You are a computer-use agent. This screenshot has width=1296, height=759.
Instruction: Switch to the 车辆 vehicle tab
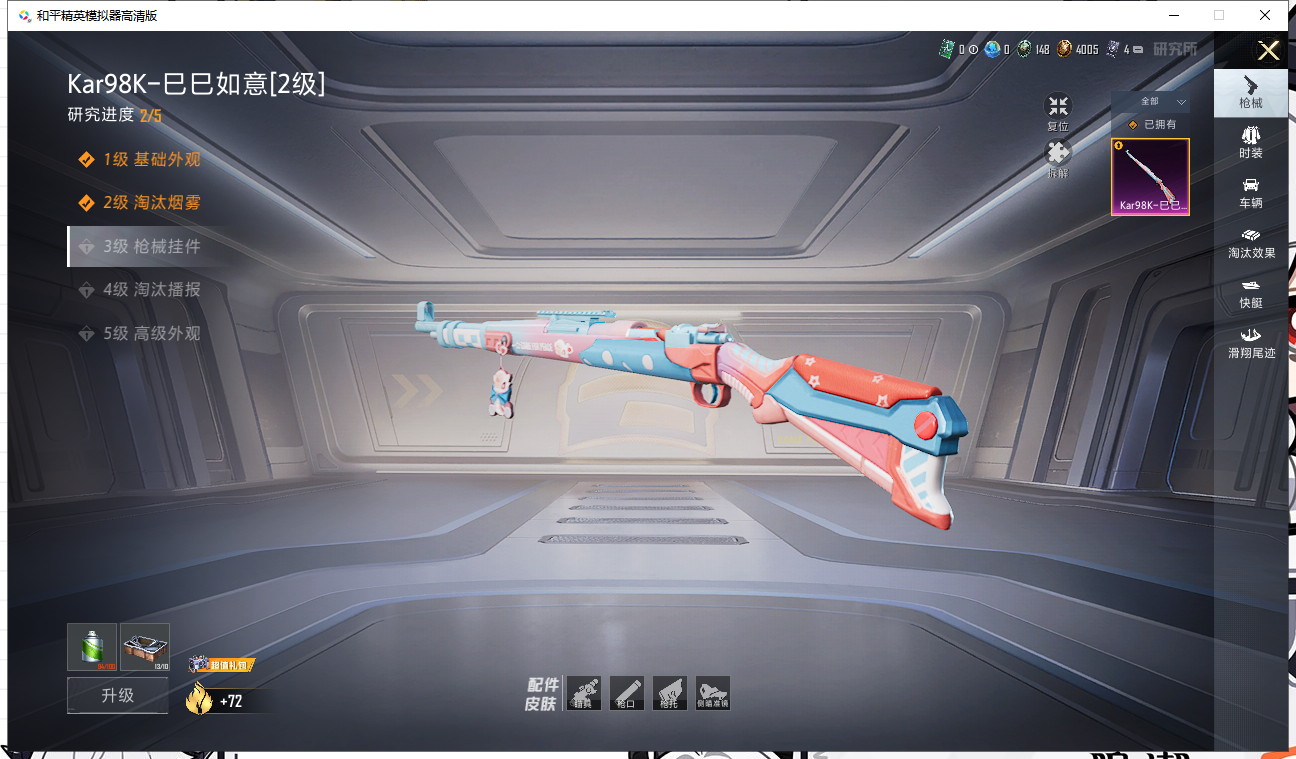(1251, 192)
